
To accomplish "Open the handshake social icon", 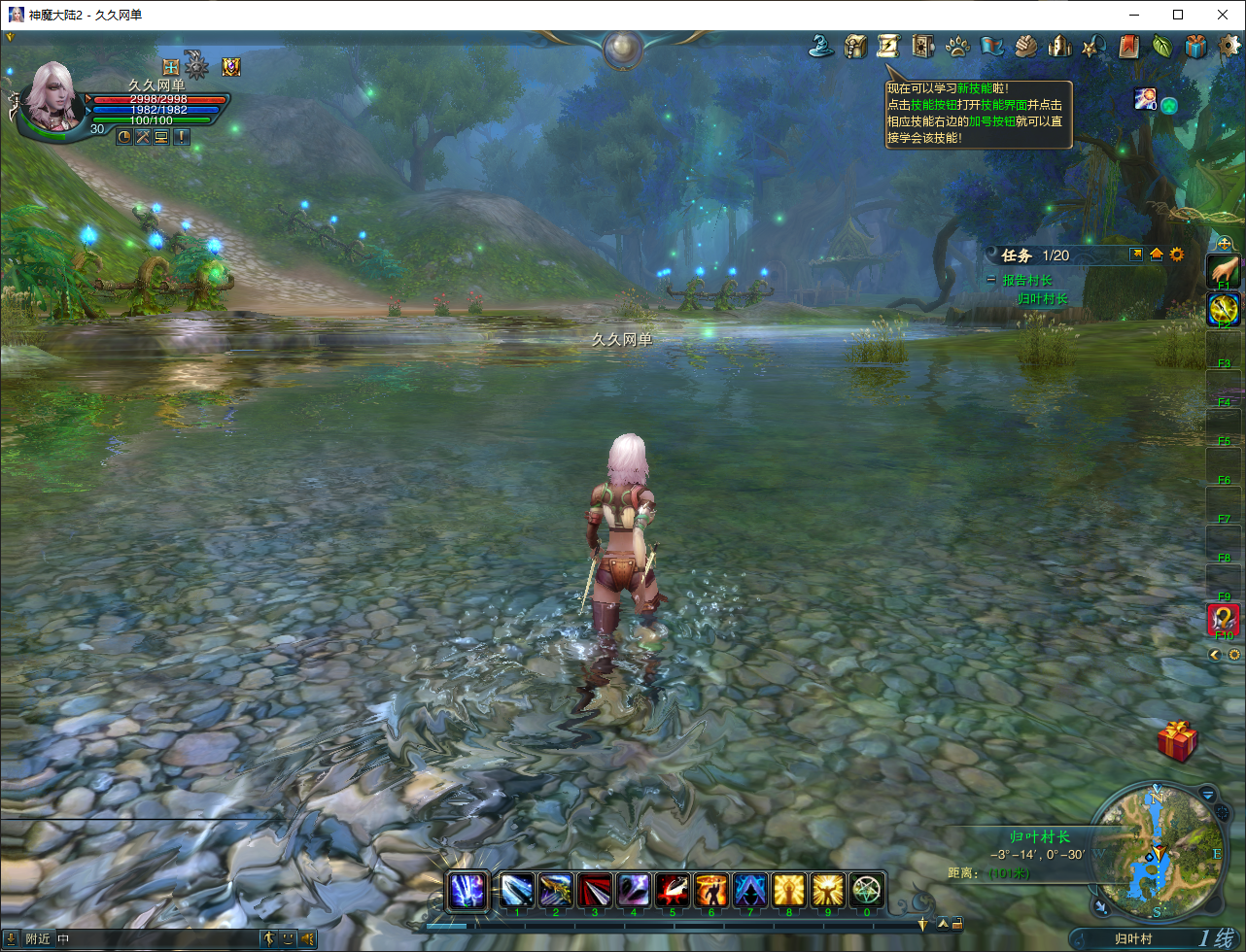I will 1025,46.
